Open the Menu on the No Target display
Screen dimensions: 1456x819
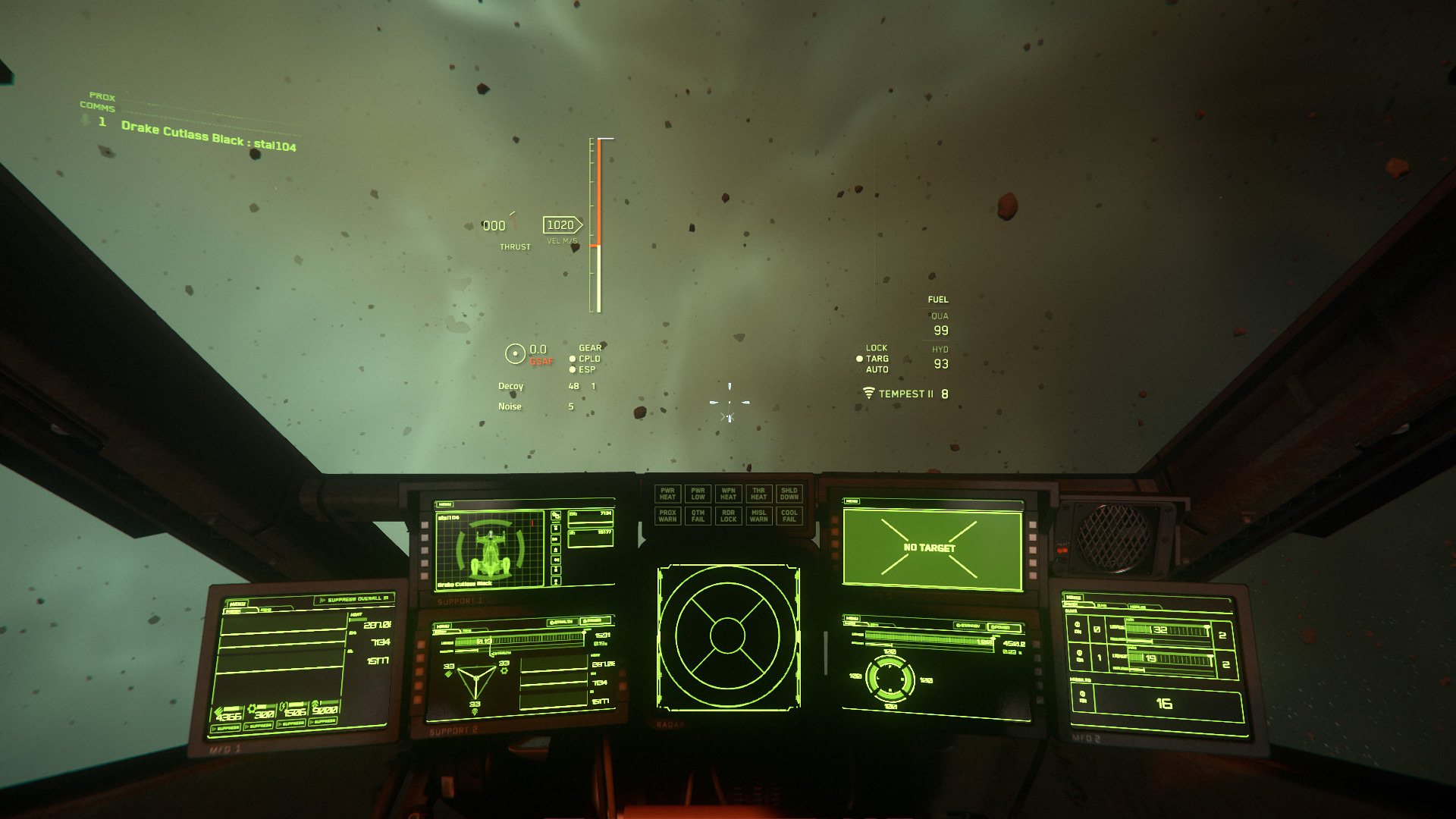(x=852, y=501)
